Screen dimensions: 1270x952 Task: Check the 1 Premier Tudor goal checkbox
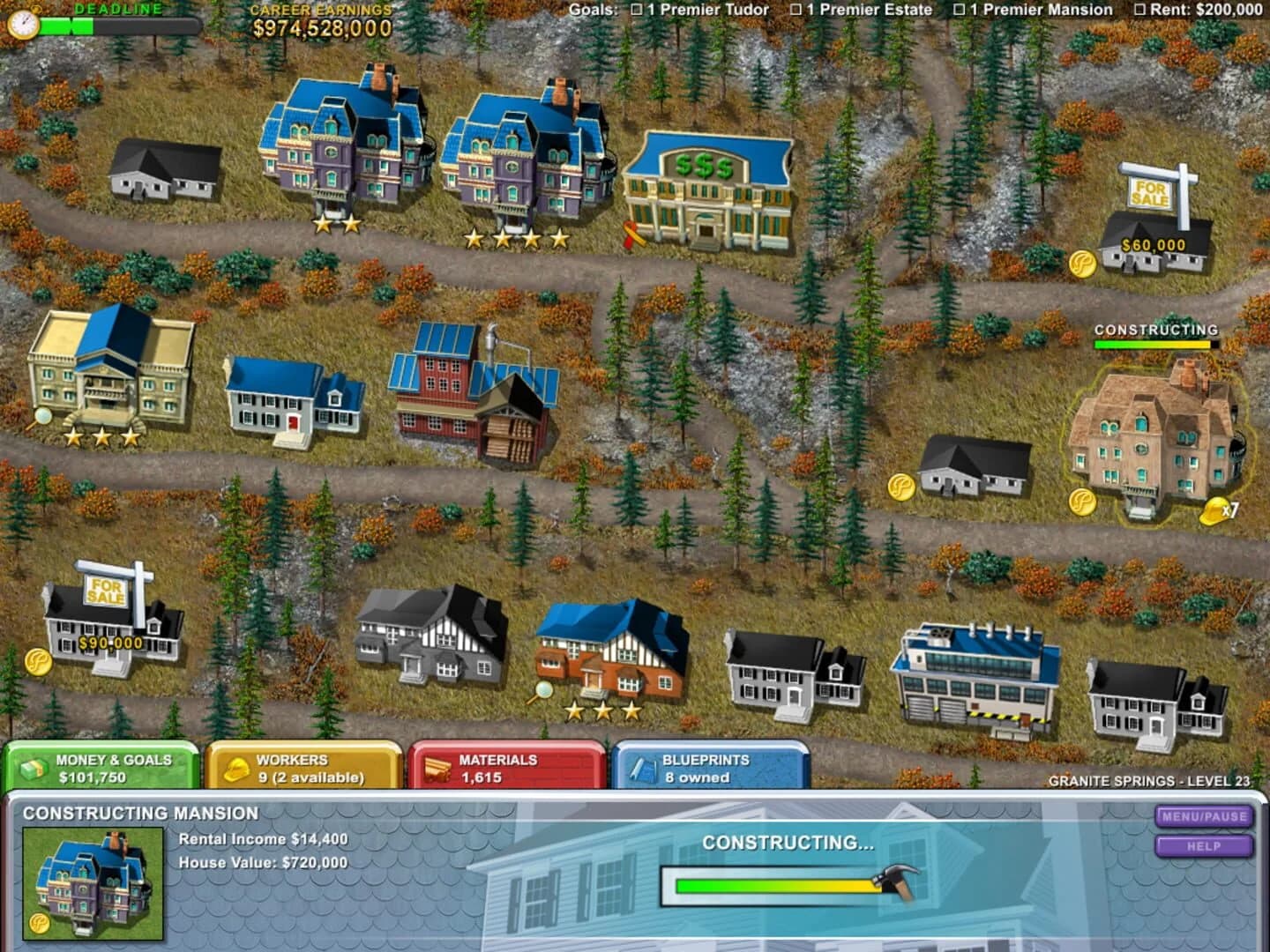637,10
